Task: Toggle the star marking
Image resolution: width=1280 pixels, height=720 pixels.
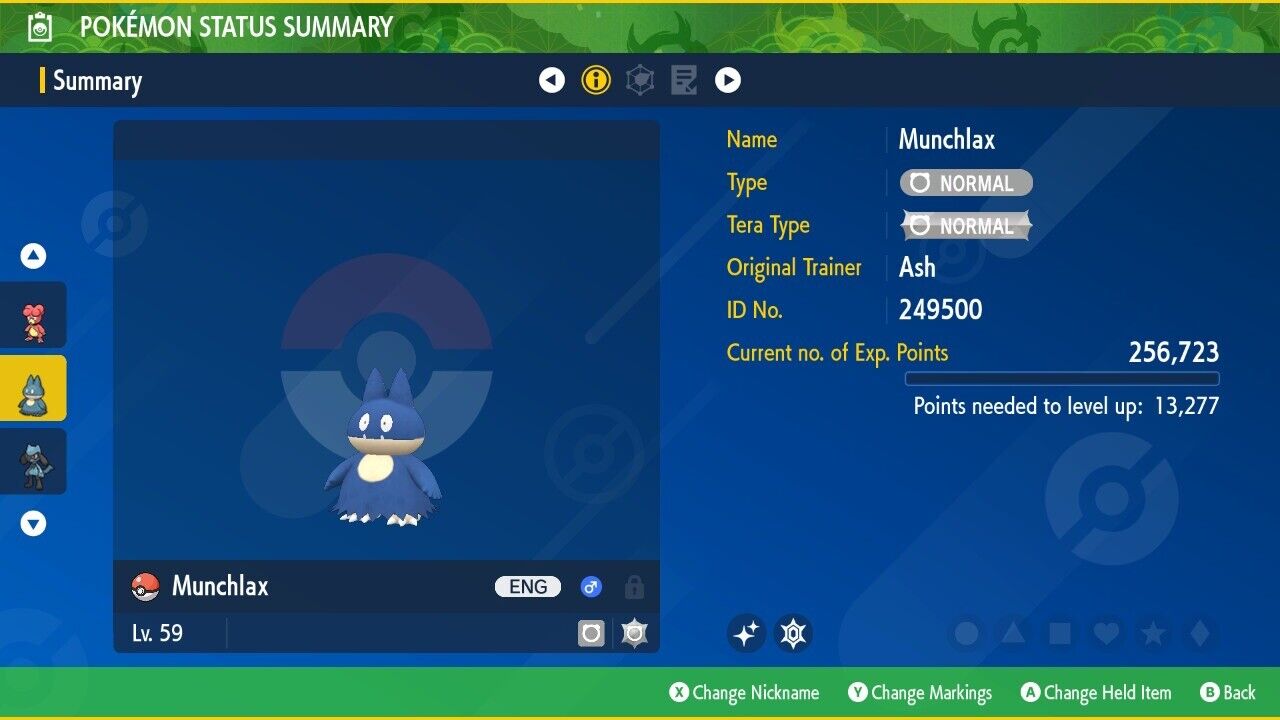Action: (x=1153, y=633)
